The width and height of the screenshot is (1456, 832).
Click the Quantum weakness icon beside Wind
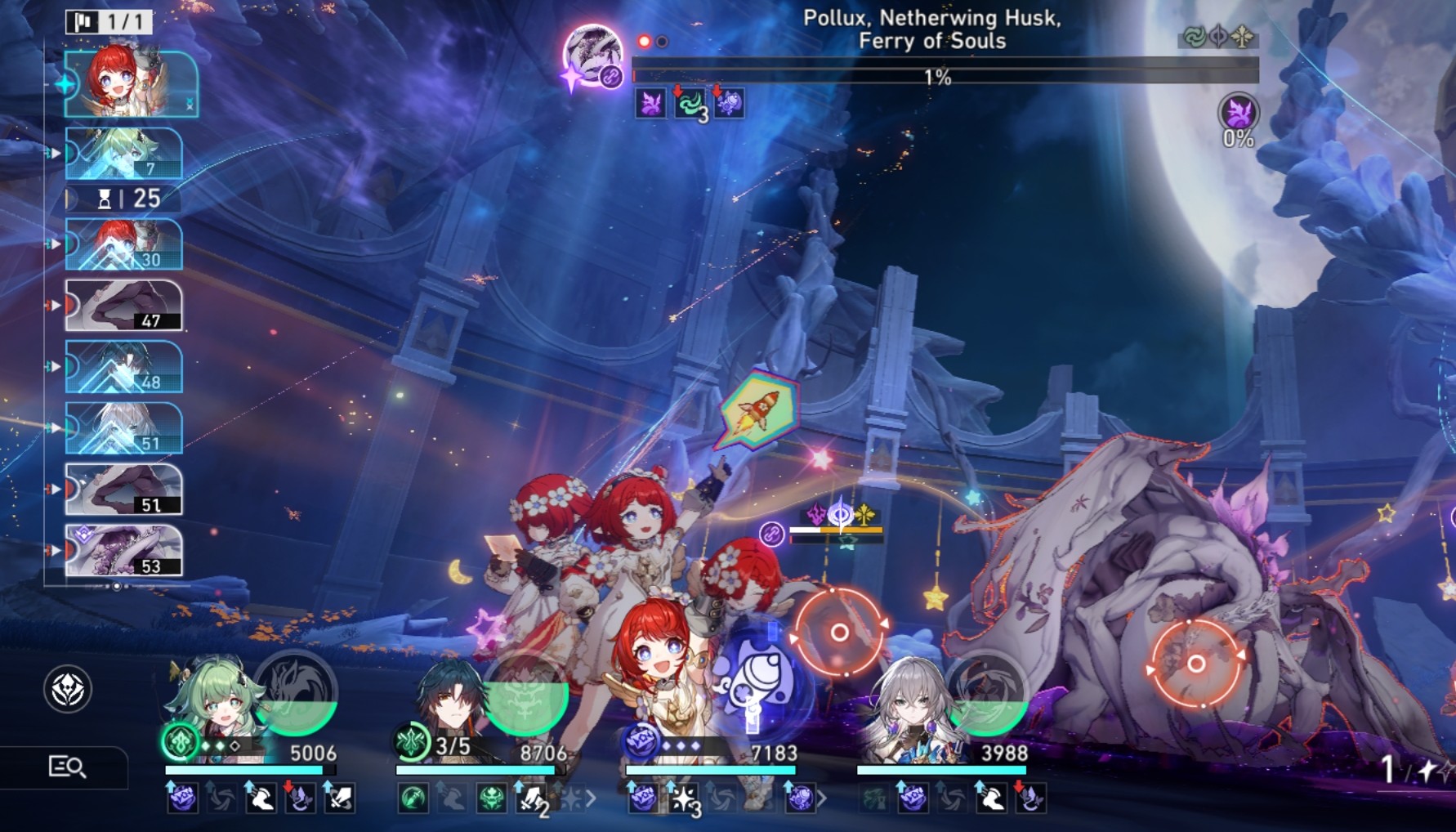click(x=1218, y=36)
